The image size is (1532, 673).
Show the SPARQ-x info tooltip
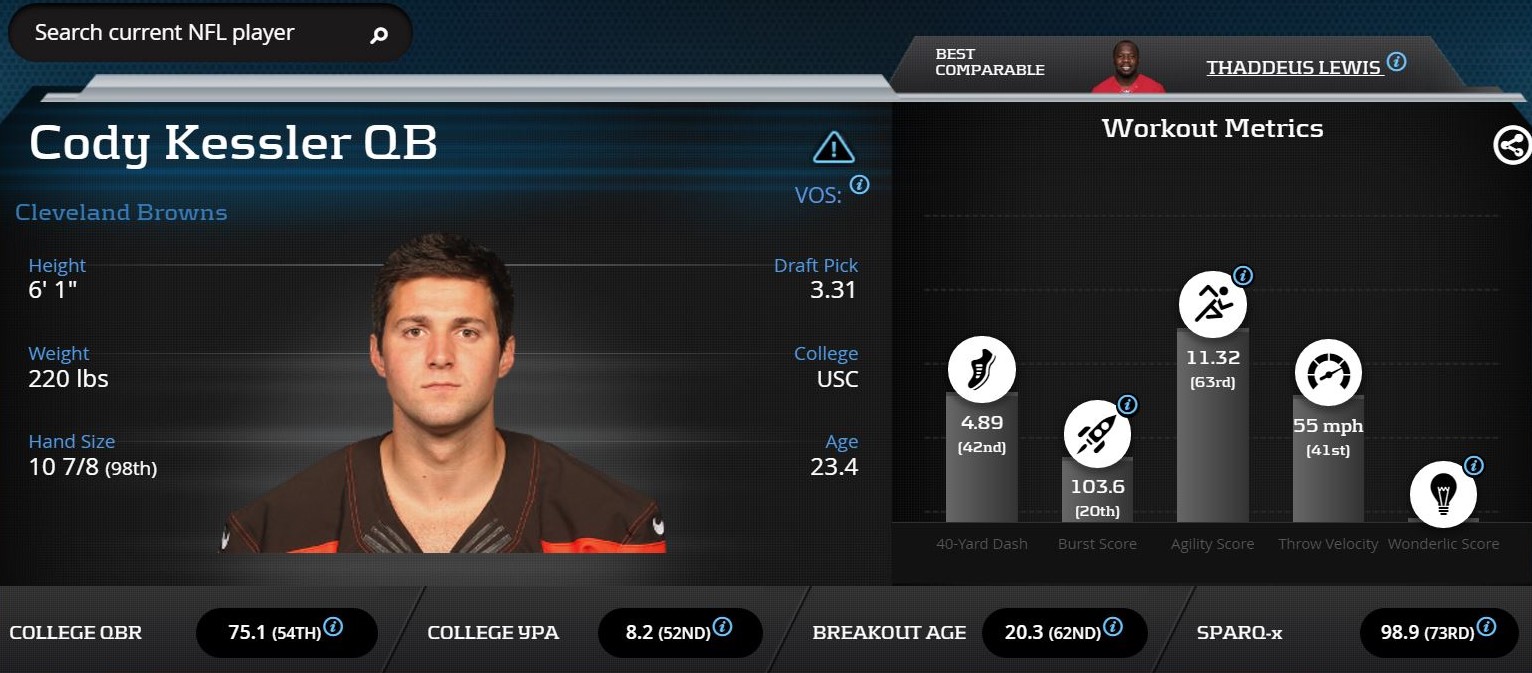[x=1486, y=627]
